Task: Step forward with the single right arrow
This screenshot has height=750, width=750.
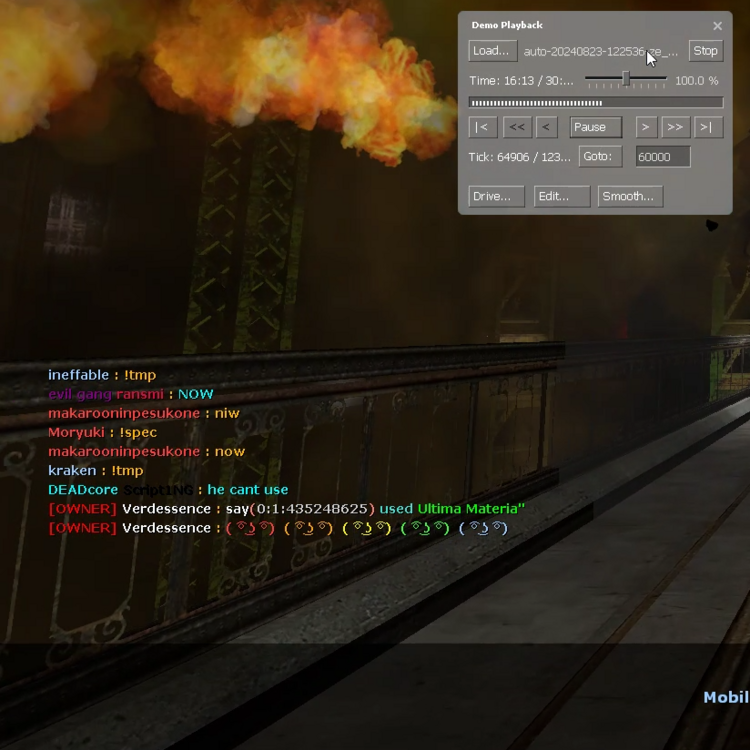Action: [646, 127]
